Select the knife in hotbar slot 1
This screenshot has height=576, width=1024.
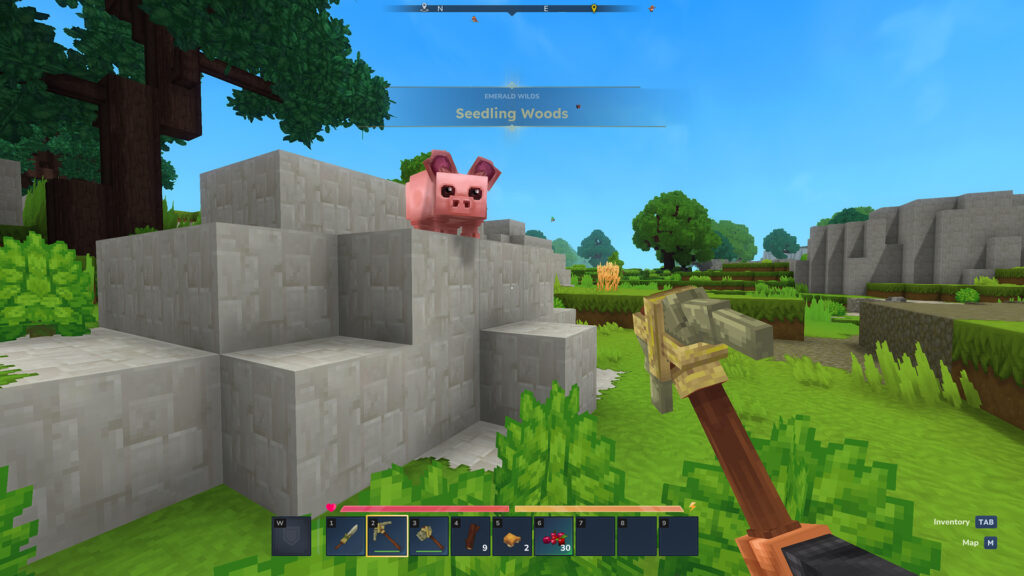(345, 536)
